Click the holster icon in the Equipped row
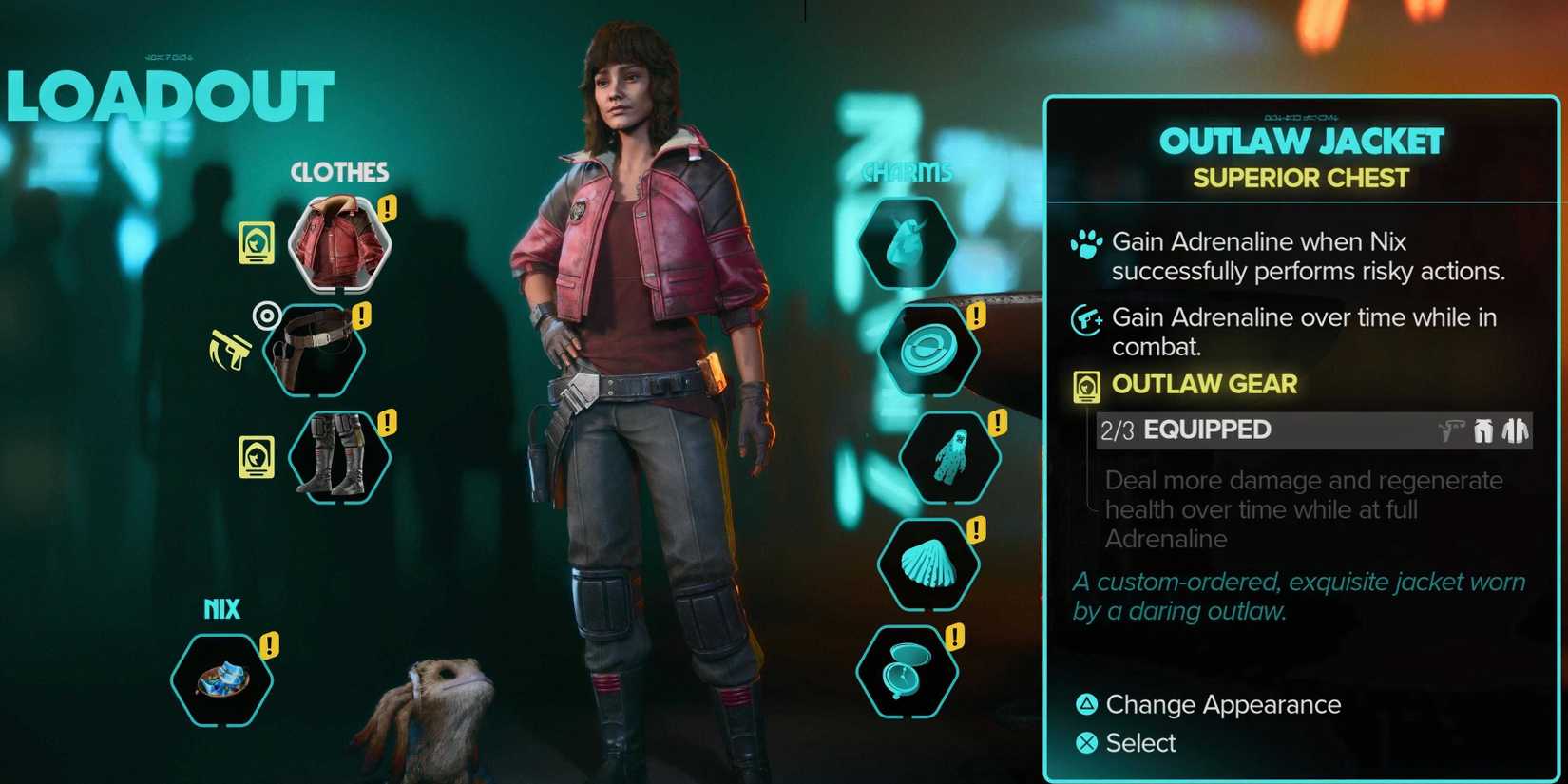Image resolution: width=1568 pixels, height=784 pixels. click(x=1450, y=430)
